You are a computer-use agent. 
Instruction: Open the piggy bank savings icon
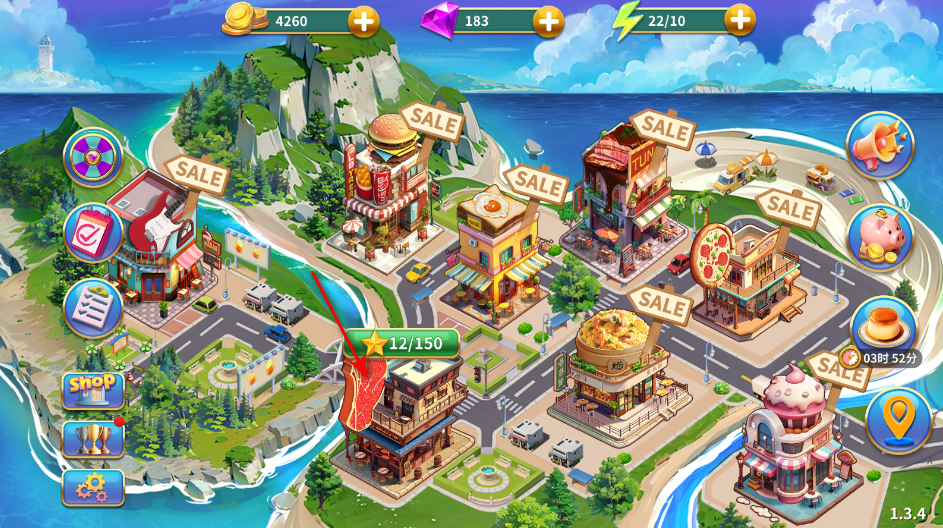click(880, 237)
